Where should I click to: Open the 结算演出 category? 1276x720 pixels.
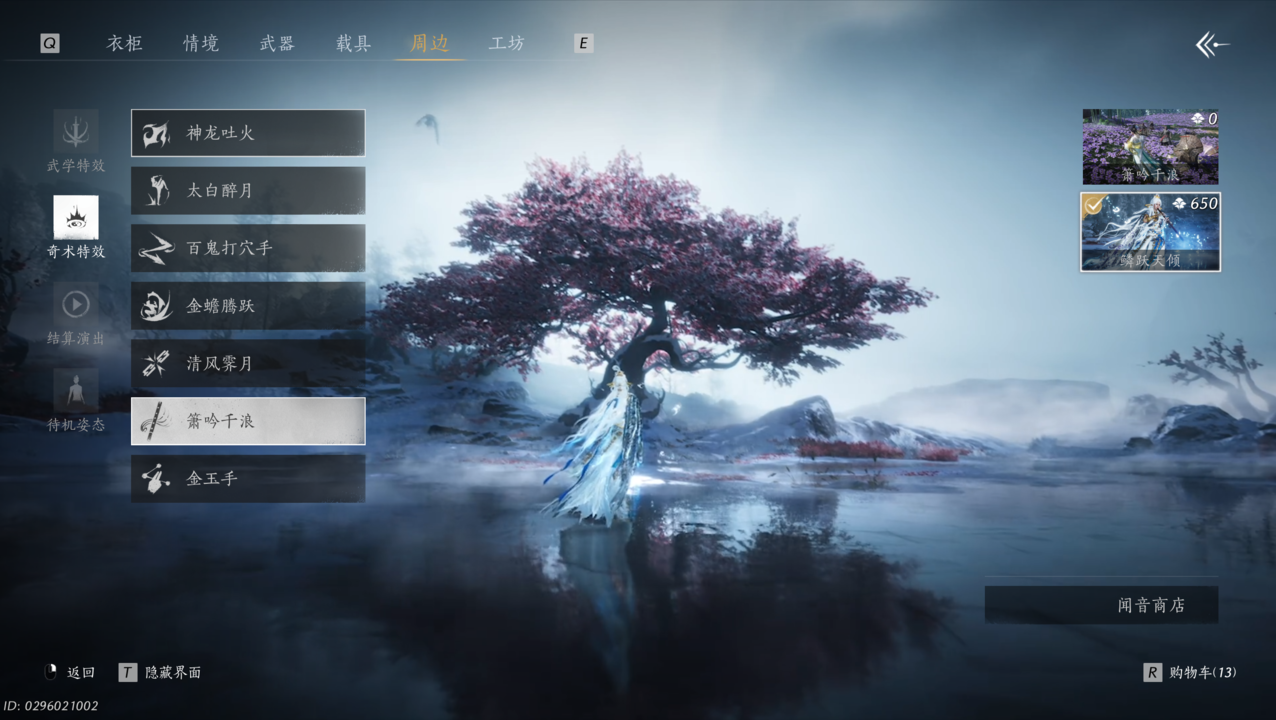pyautogui.click(x=76, y=314)
